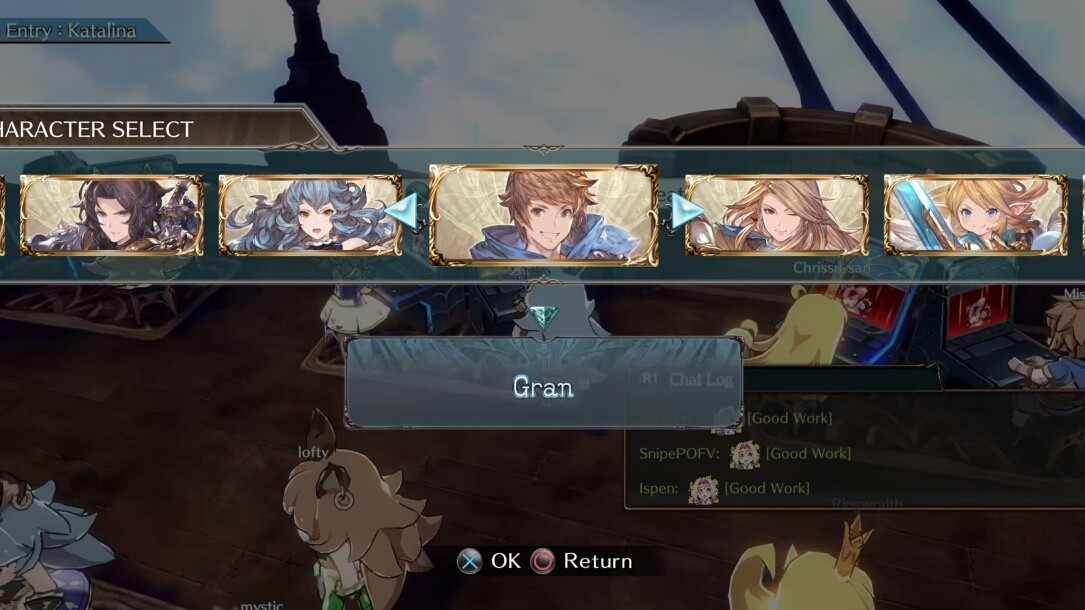Image resolution: width=1085 pixels, height=610 pixels.
Task: Select the highlighted Gran portrait
Action: (543, 215)
